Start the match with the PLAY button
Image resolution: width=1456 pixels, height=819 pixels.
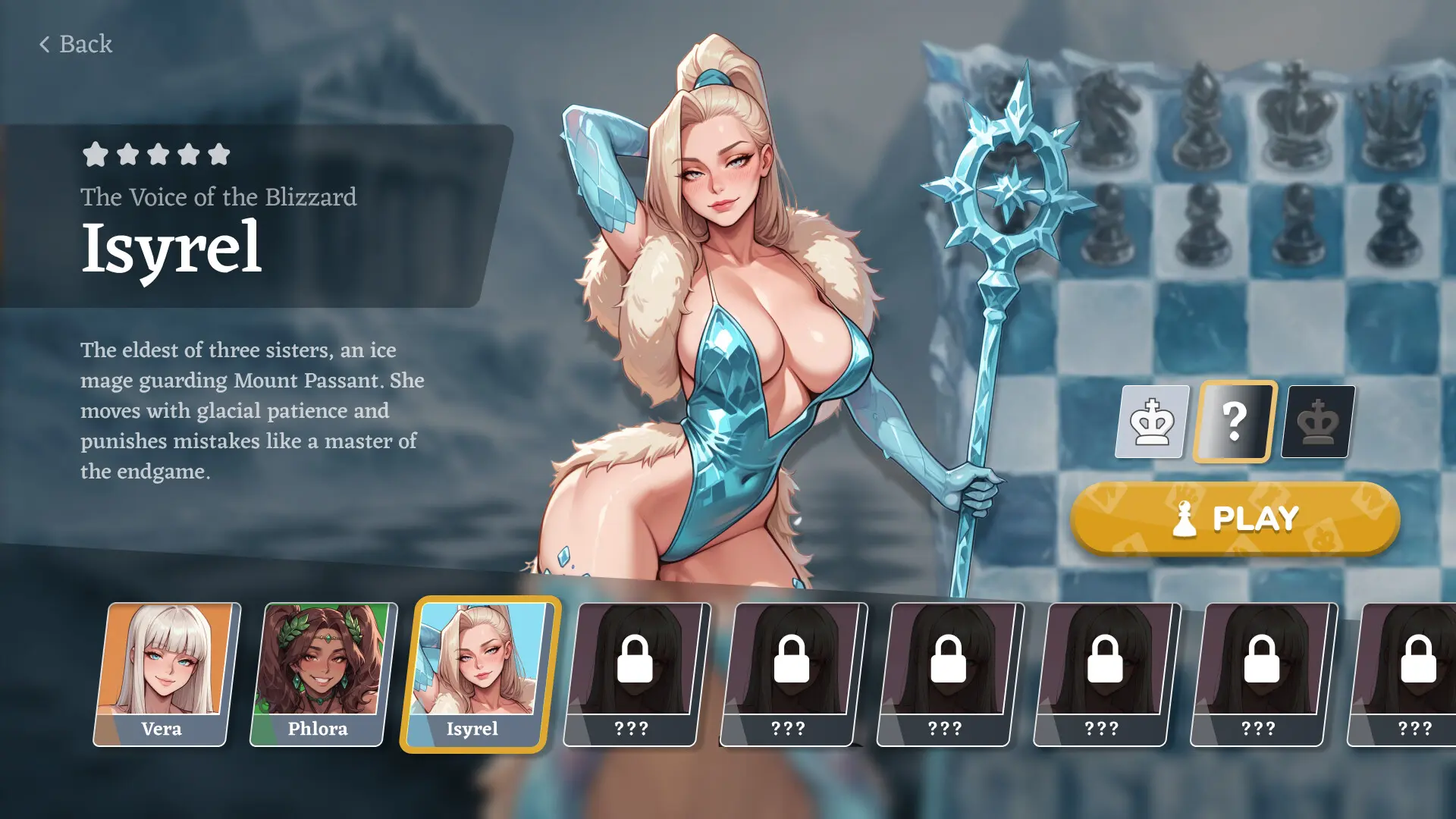[1235, 519]
